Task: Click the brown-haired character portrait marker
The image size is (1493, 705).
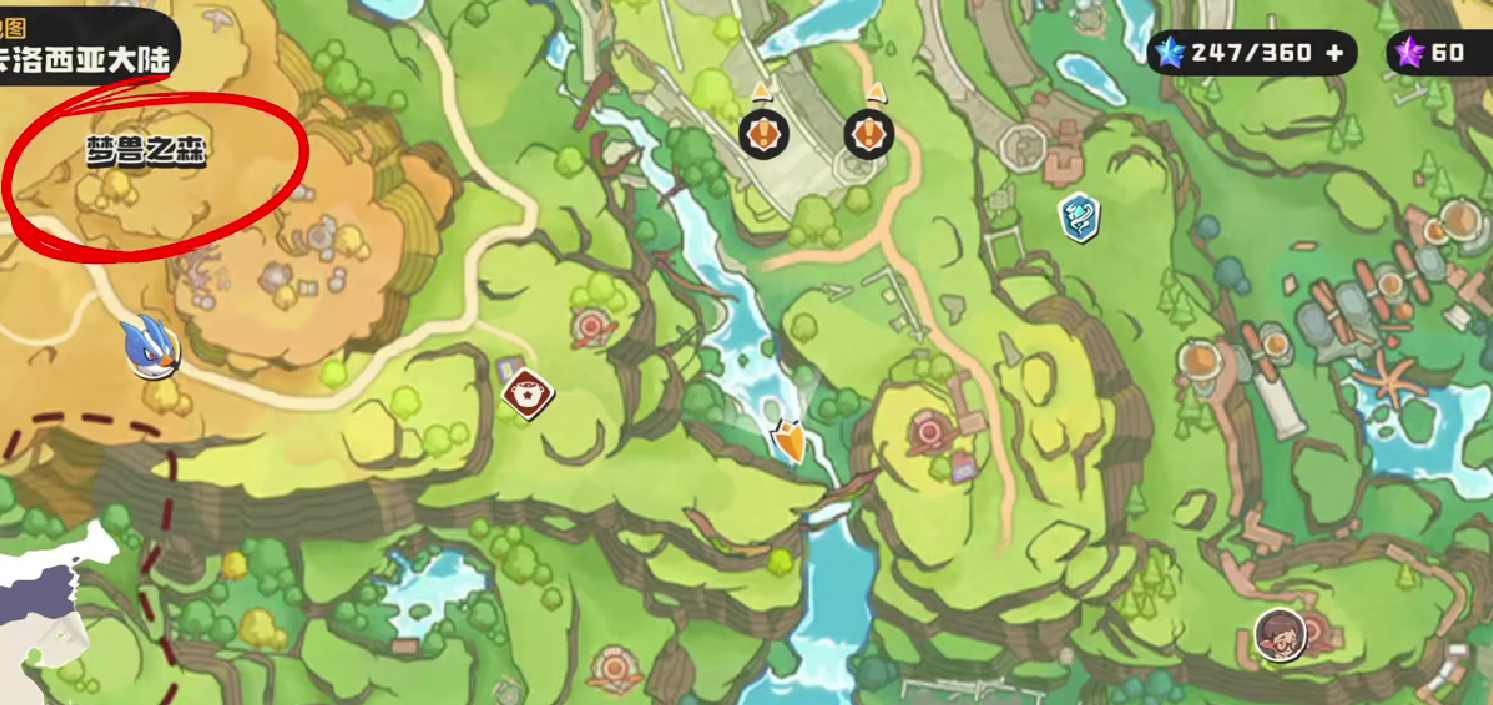Action: [1279, 634]
